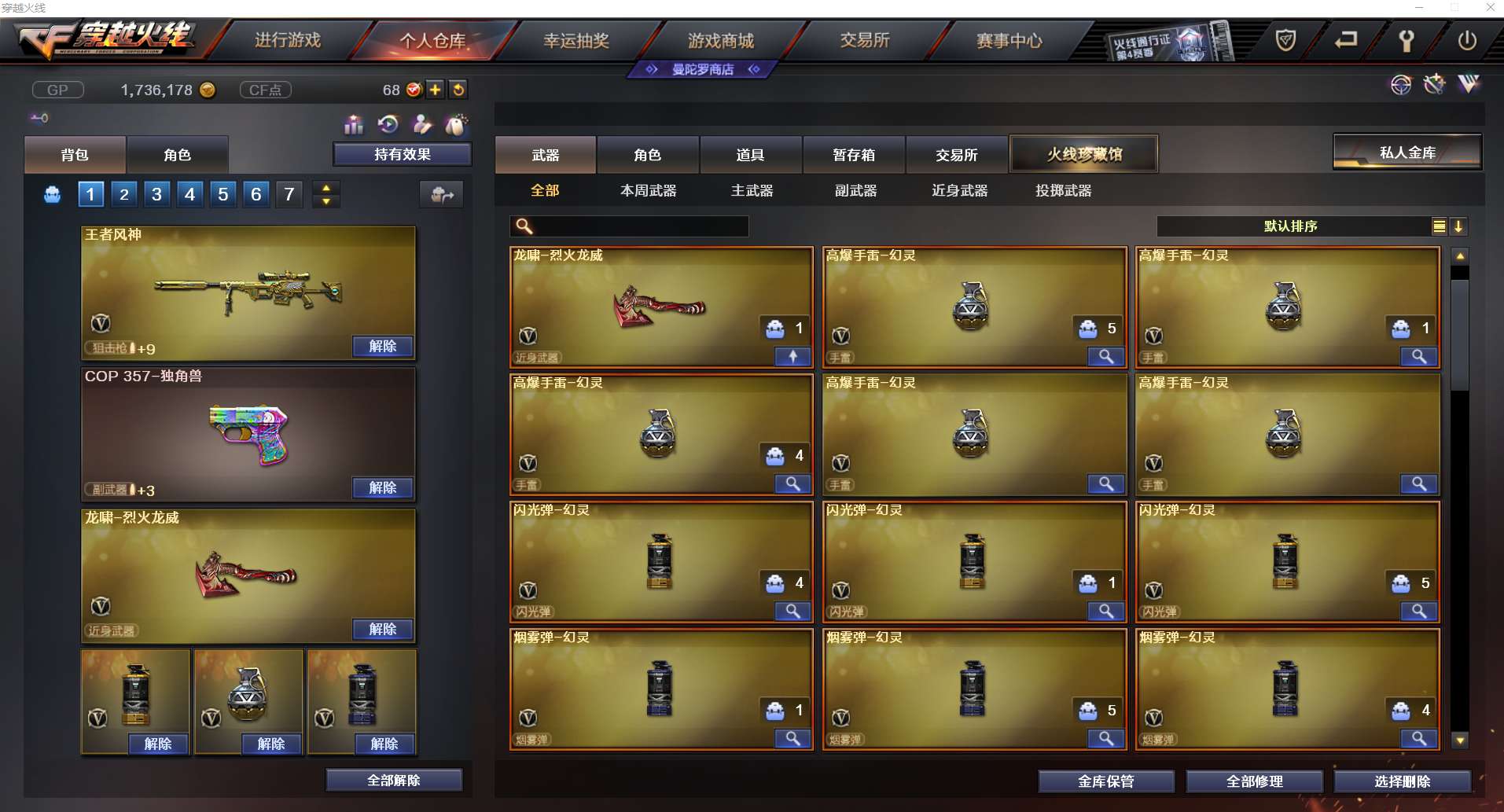Screen dimensions: 1504x812
Task: Switch to the 火线珍藏馆 tab
Action: (1085, 154)
